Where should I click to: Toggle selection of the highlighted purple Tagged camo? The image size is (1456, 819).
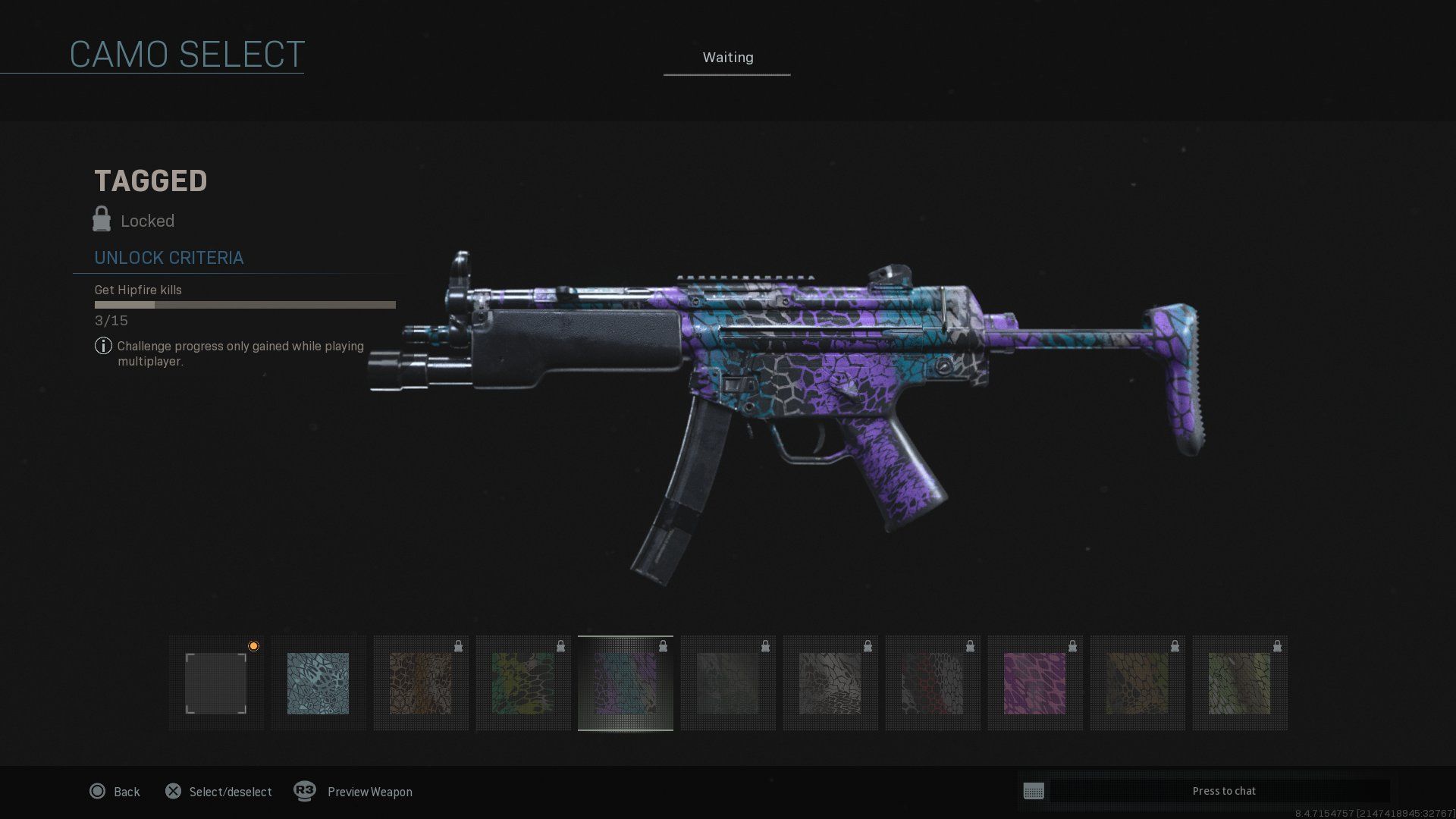(x=626, y=682)
